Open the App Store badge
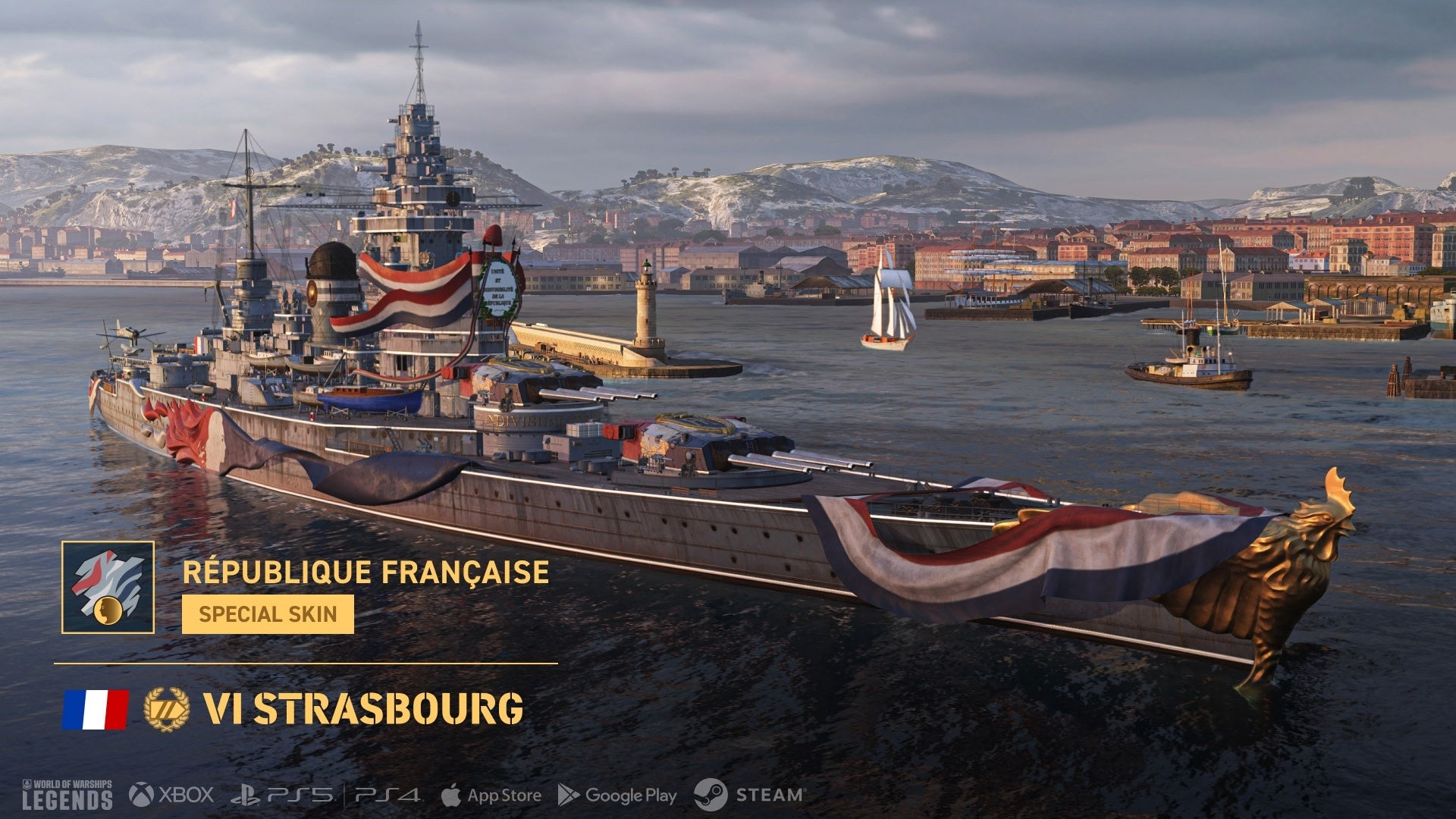Image resolution: width=1456 pixels, height=819 pixels. tap(491, 795)
